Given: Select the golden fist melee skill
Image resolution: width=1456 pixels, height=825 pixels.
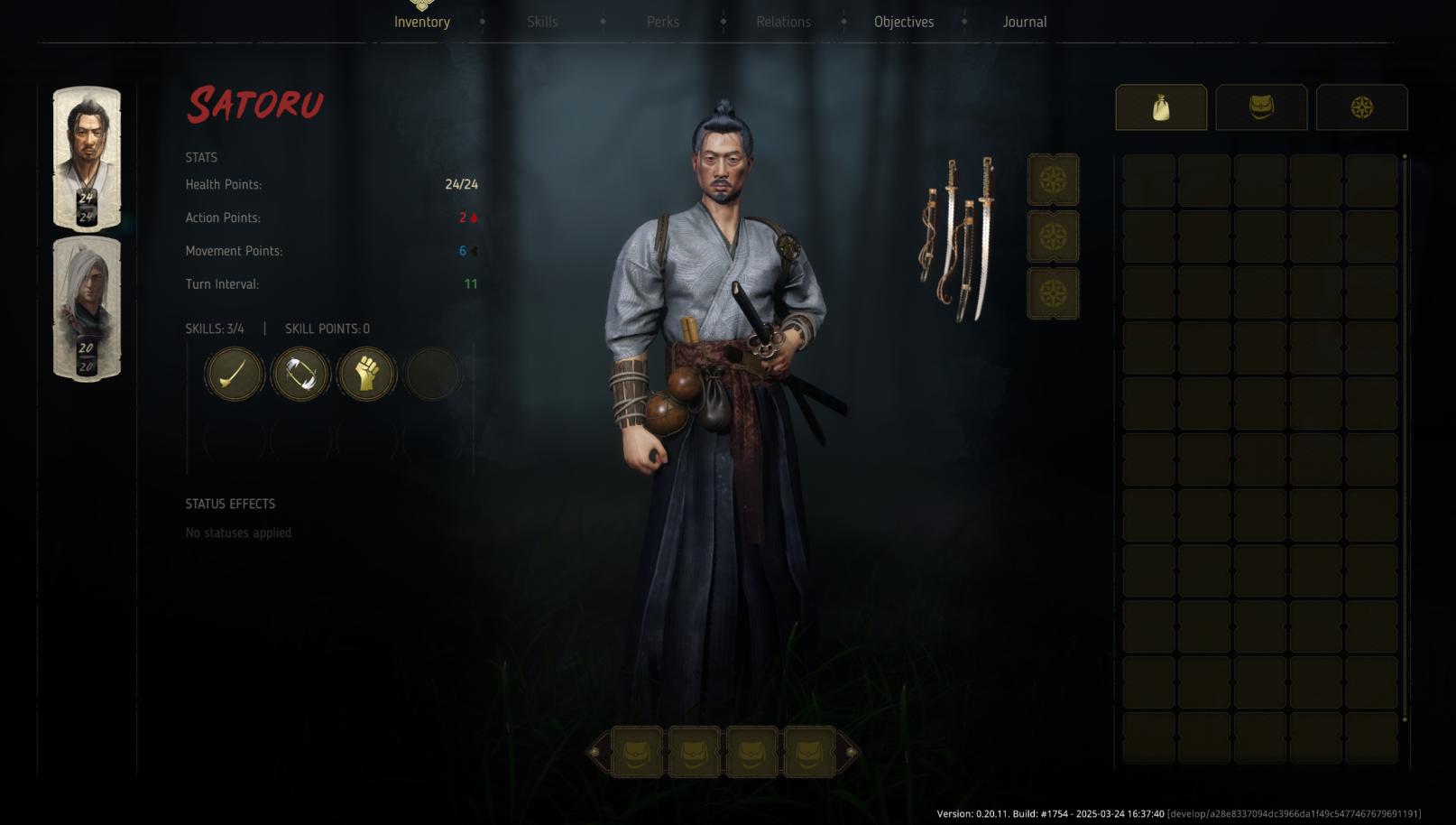Looking at the screenshot, I should pyautogui.click(x=365, y=373).
